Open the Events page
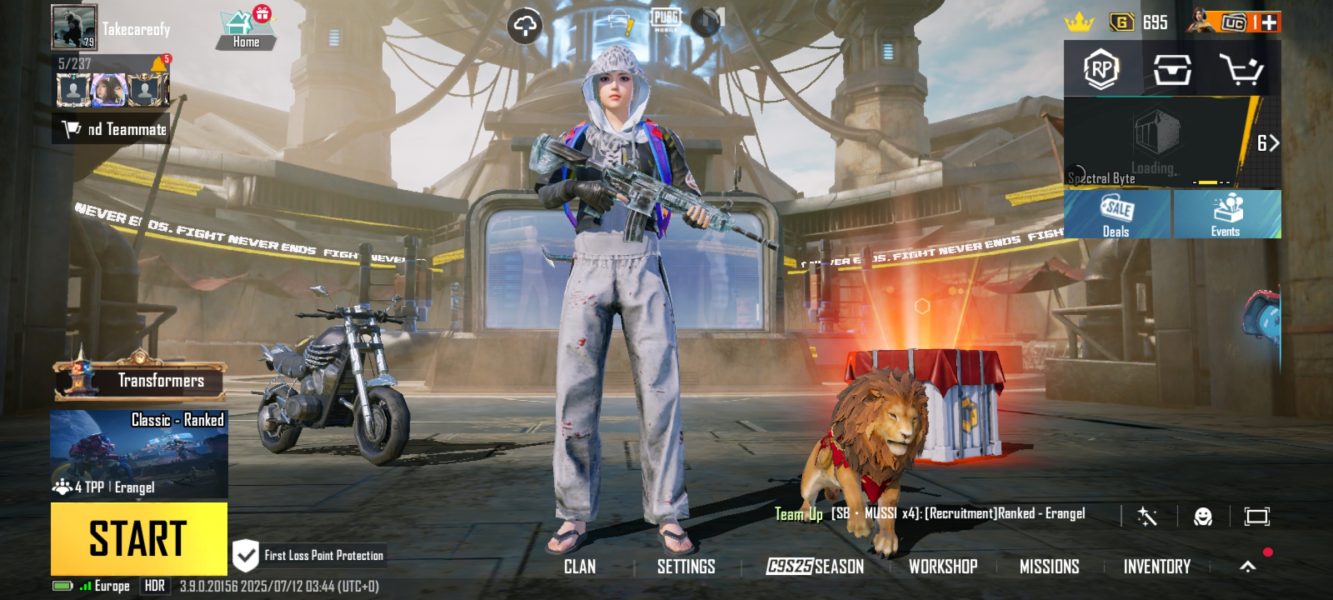The image size is (1333, 600). click(x=1226, y=214)
